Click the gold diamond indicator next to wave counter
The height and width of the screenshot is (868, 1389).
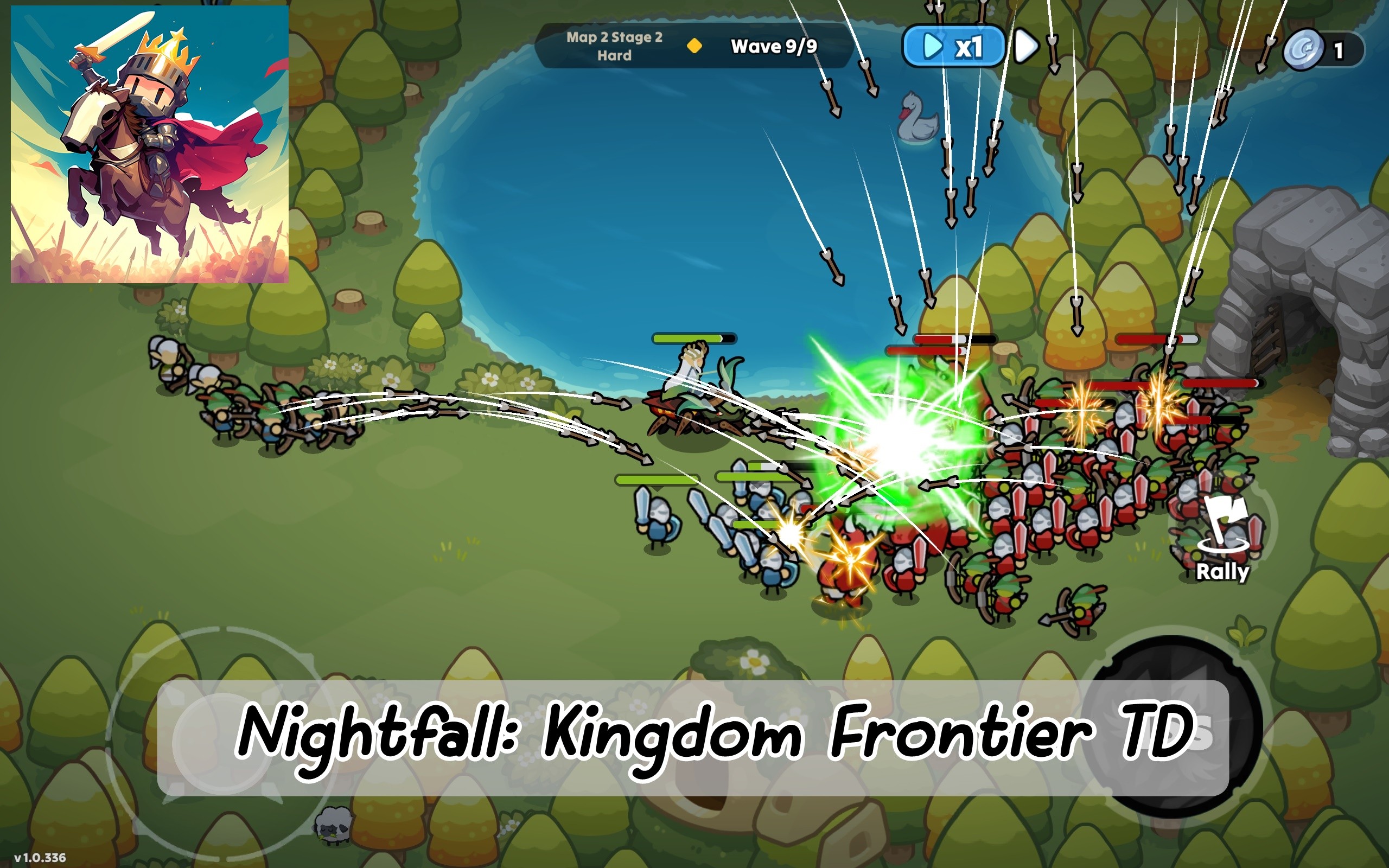pos(695,47)
